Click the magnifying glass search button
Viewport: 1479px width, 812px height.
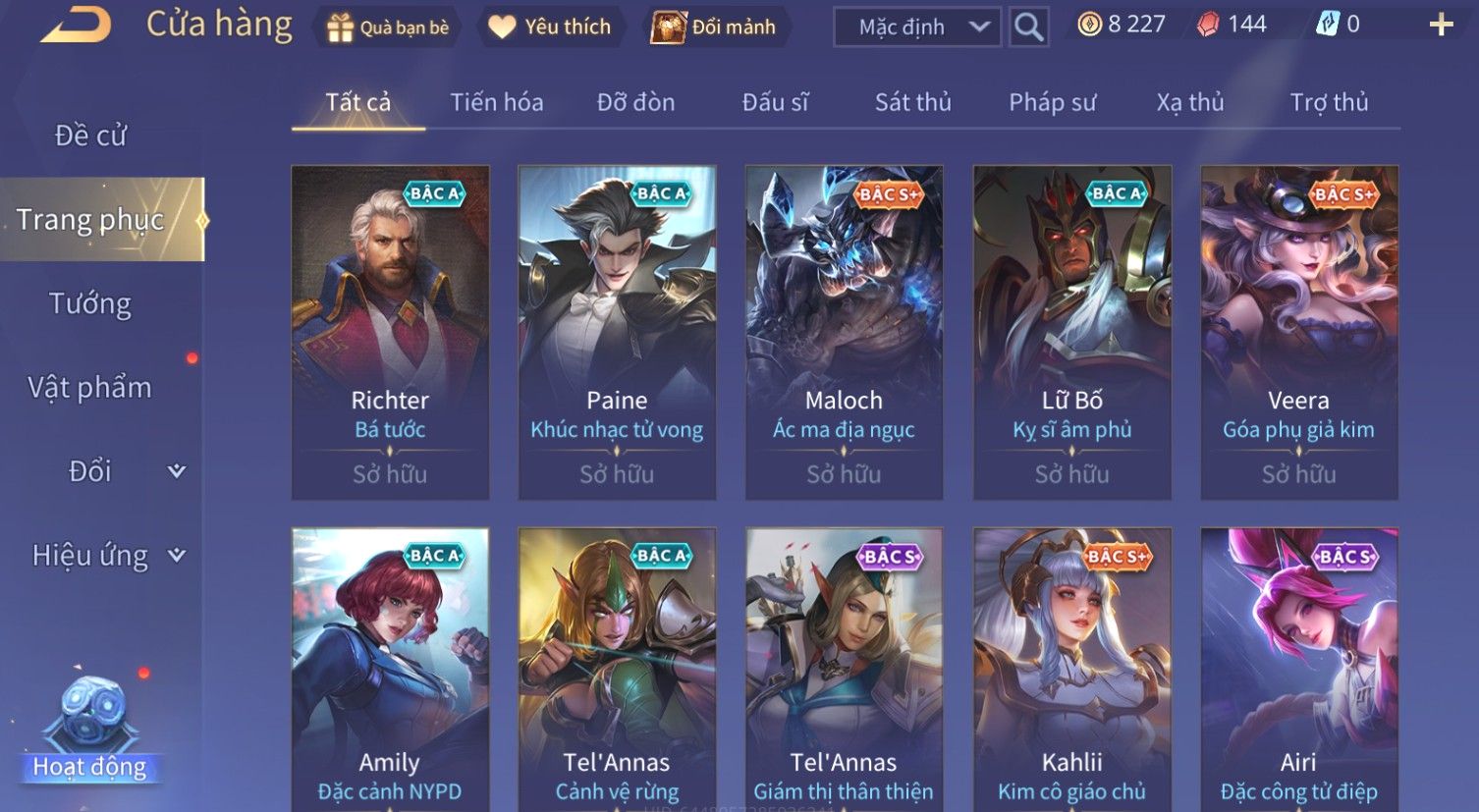pos(1028,27)
